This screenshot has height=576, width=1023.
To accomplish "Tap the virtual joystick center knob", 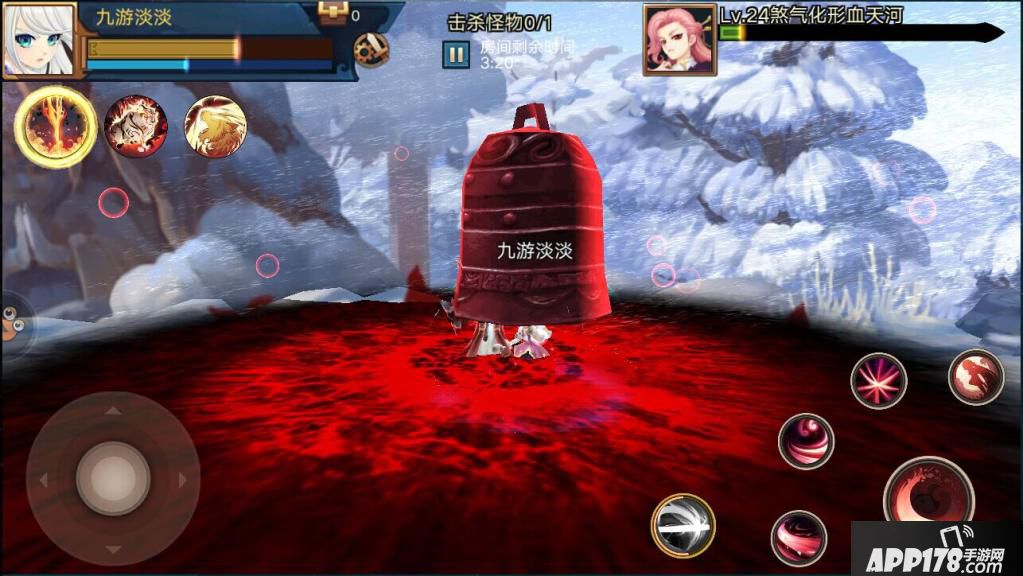I will click(113, 478).
